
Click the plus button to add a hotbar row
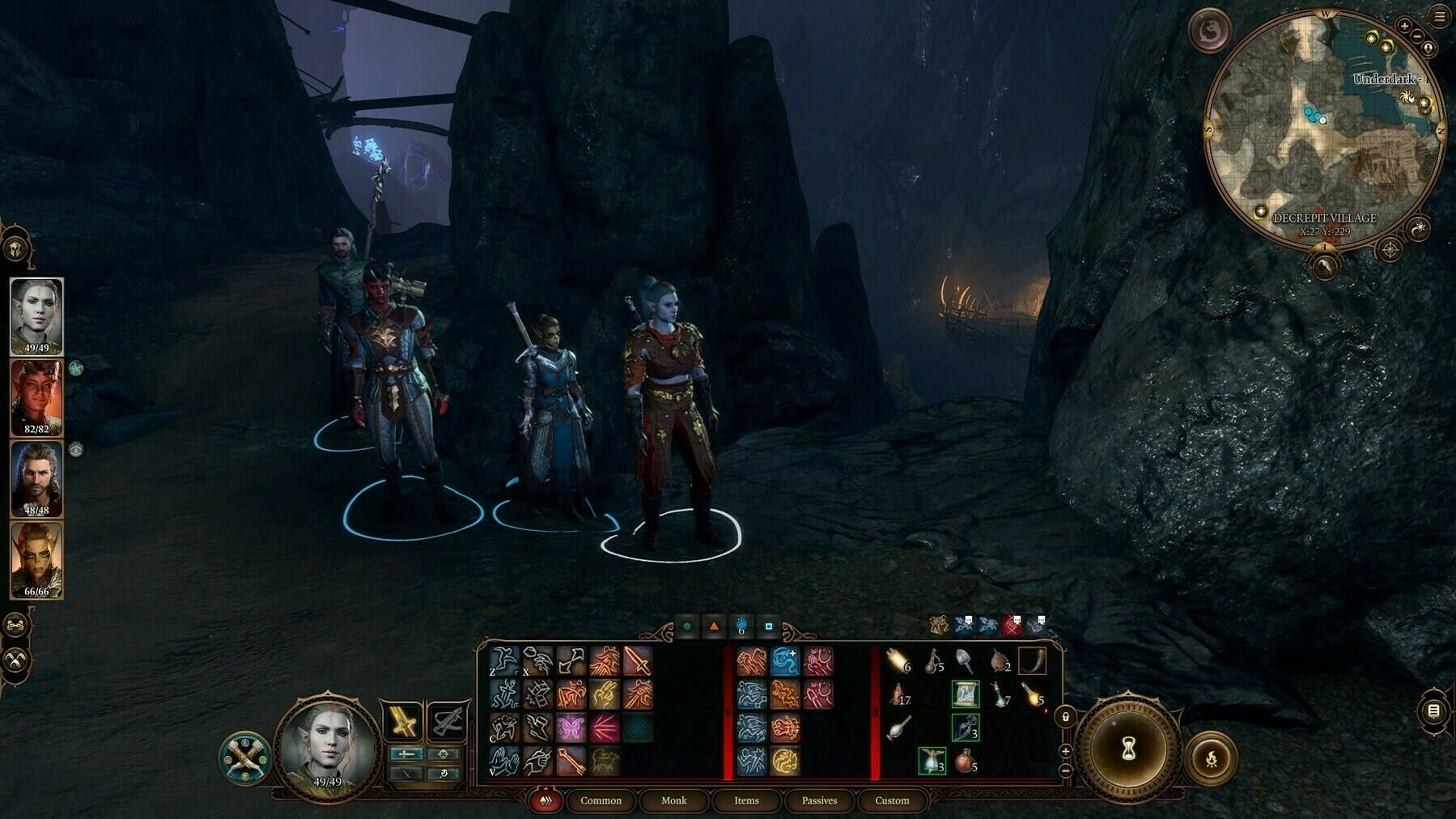1065,751
